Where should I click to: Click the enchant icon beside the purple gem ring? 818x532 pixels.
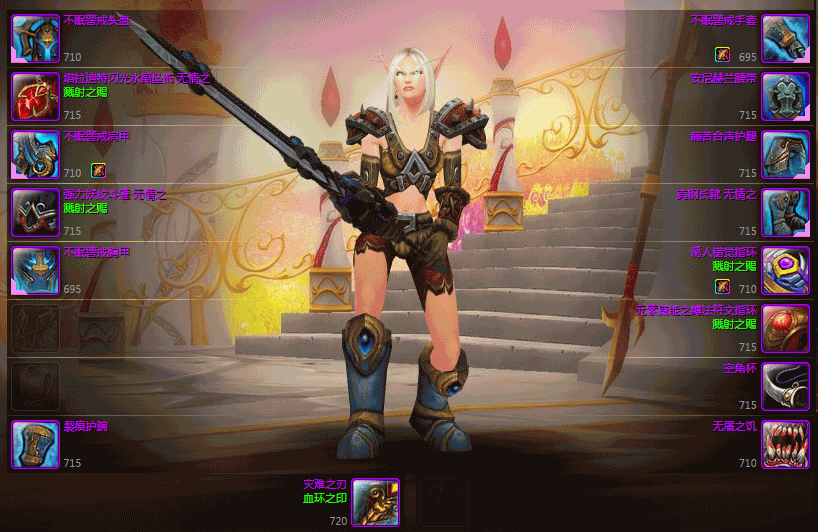pyautogui.click(x=722, y=286)
